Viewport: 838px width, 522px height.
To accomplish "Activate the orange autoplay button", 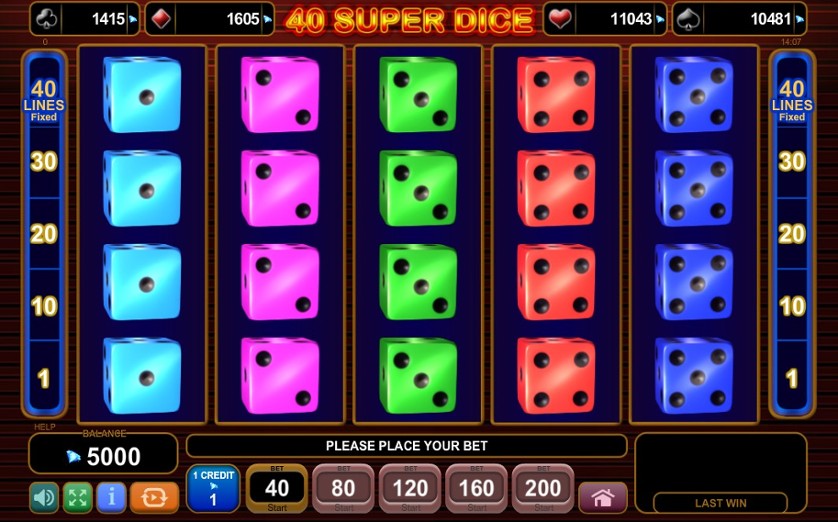I will tap(154, 497).
